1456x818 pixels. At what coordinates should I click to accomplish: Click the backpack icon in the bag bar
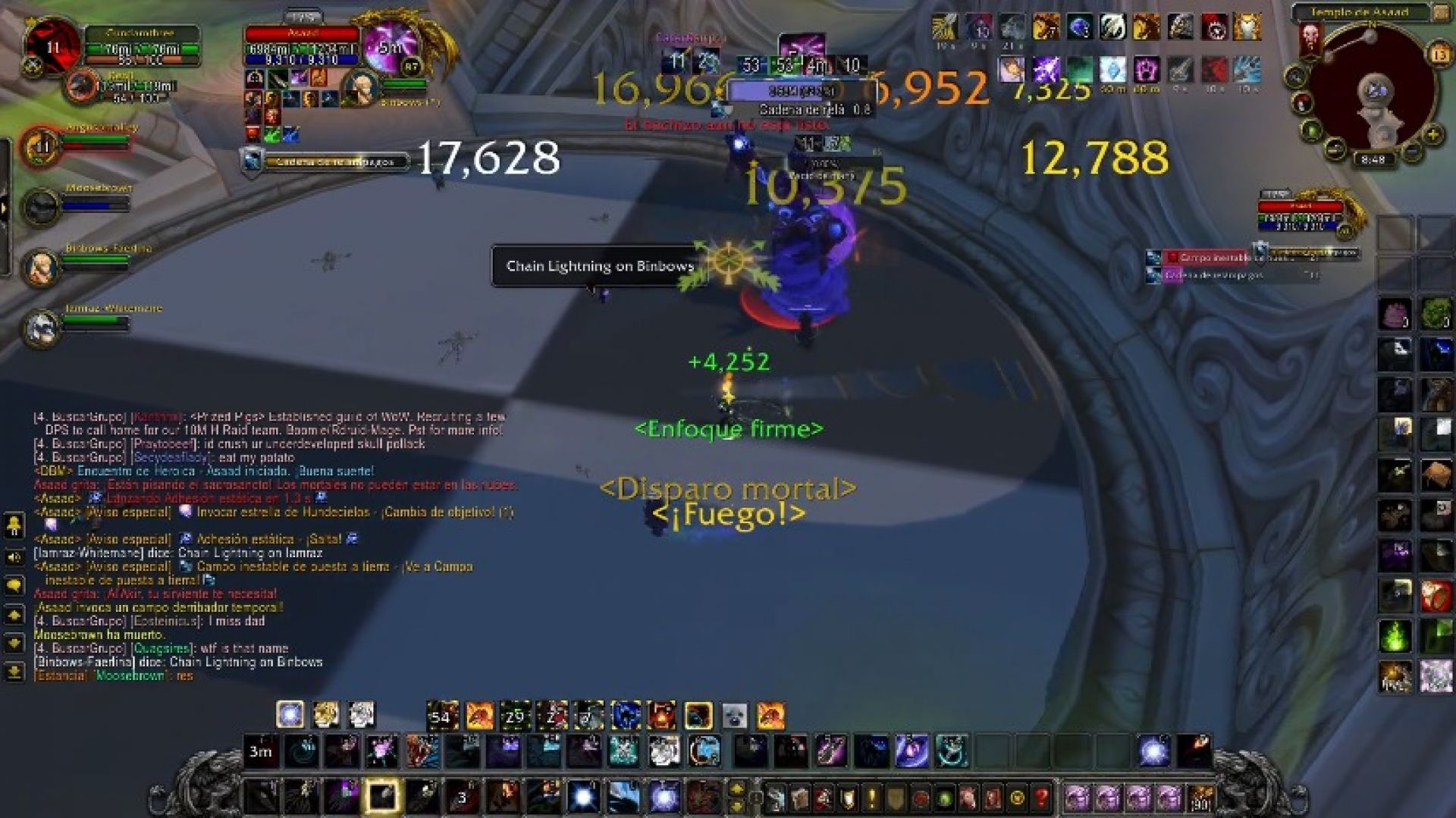click(1200, 798)
